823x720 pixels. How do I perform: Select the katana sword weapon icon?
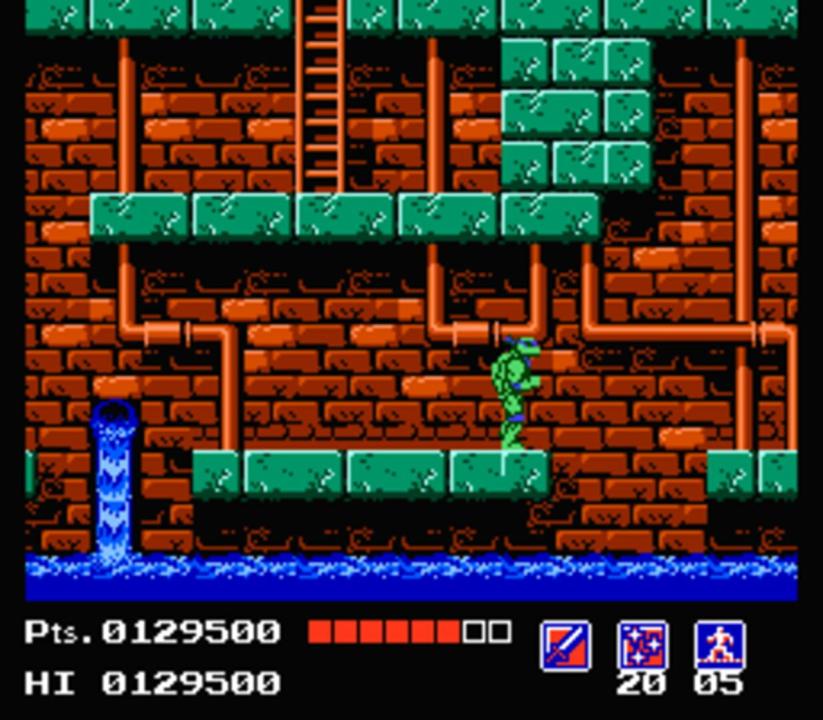click(x=565, y=645)
